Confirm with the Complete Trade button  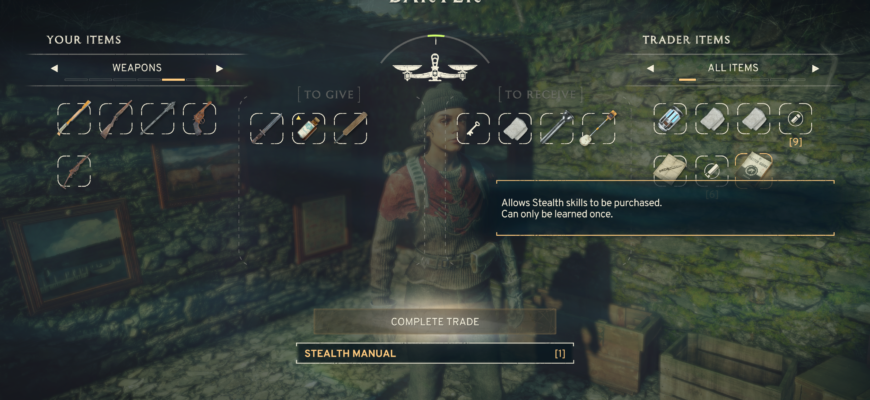434,321
